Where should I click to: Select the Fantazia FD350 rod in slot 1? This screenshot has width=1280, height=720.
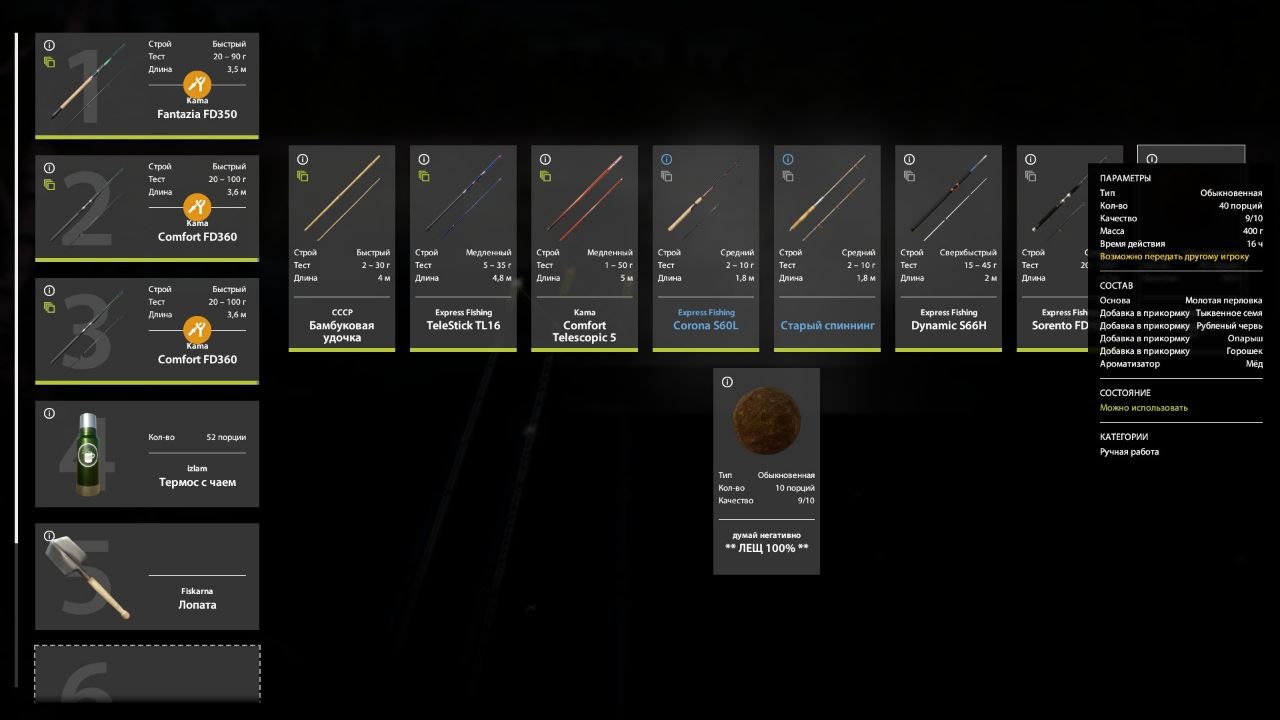tap(147, 86)
